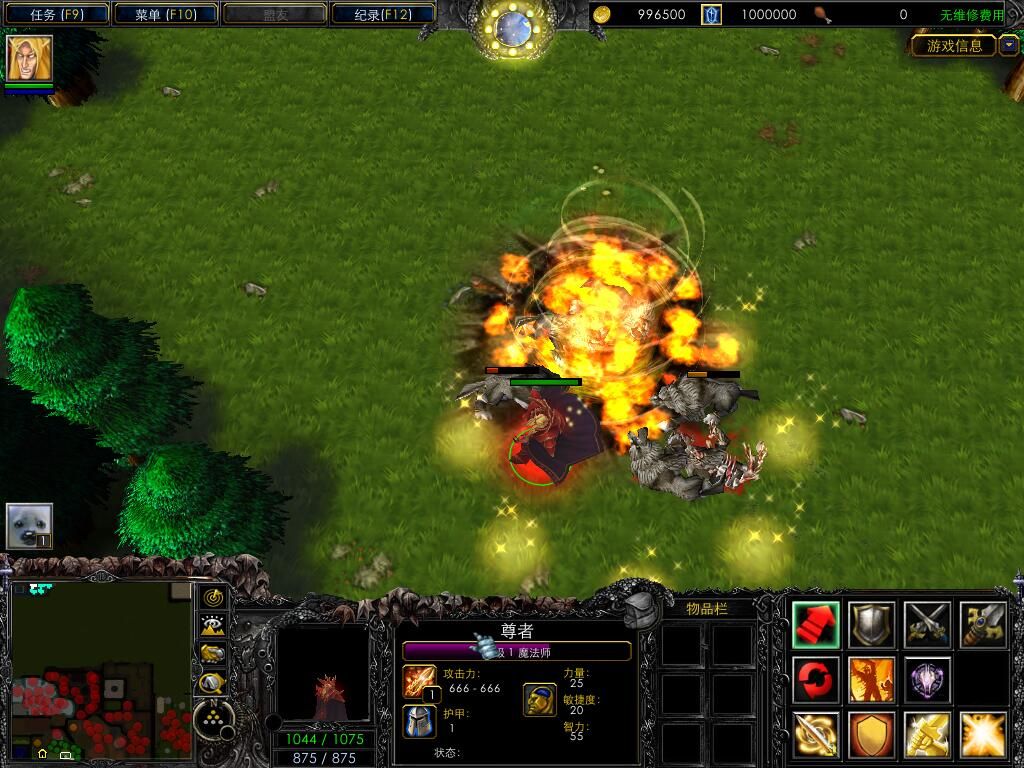Activate the minimap signal ping button
Viewport: 1024px width, 768px height.
pos(213,598)
